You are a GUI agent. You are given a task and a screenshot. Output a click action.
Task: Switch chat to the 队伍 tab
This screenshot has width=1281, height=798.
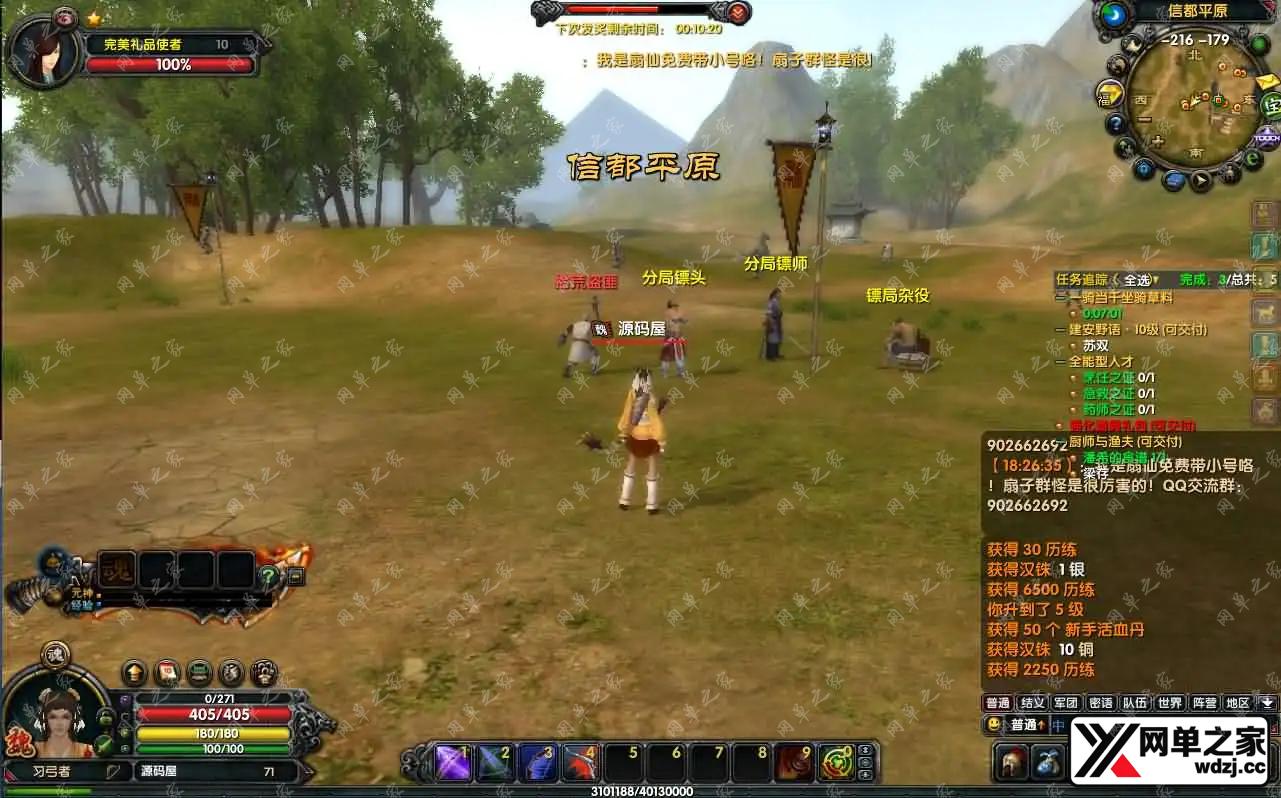[x=1134, y=703]
